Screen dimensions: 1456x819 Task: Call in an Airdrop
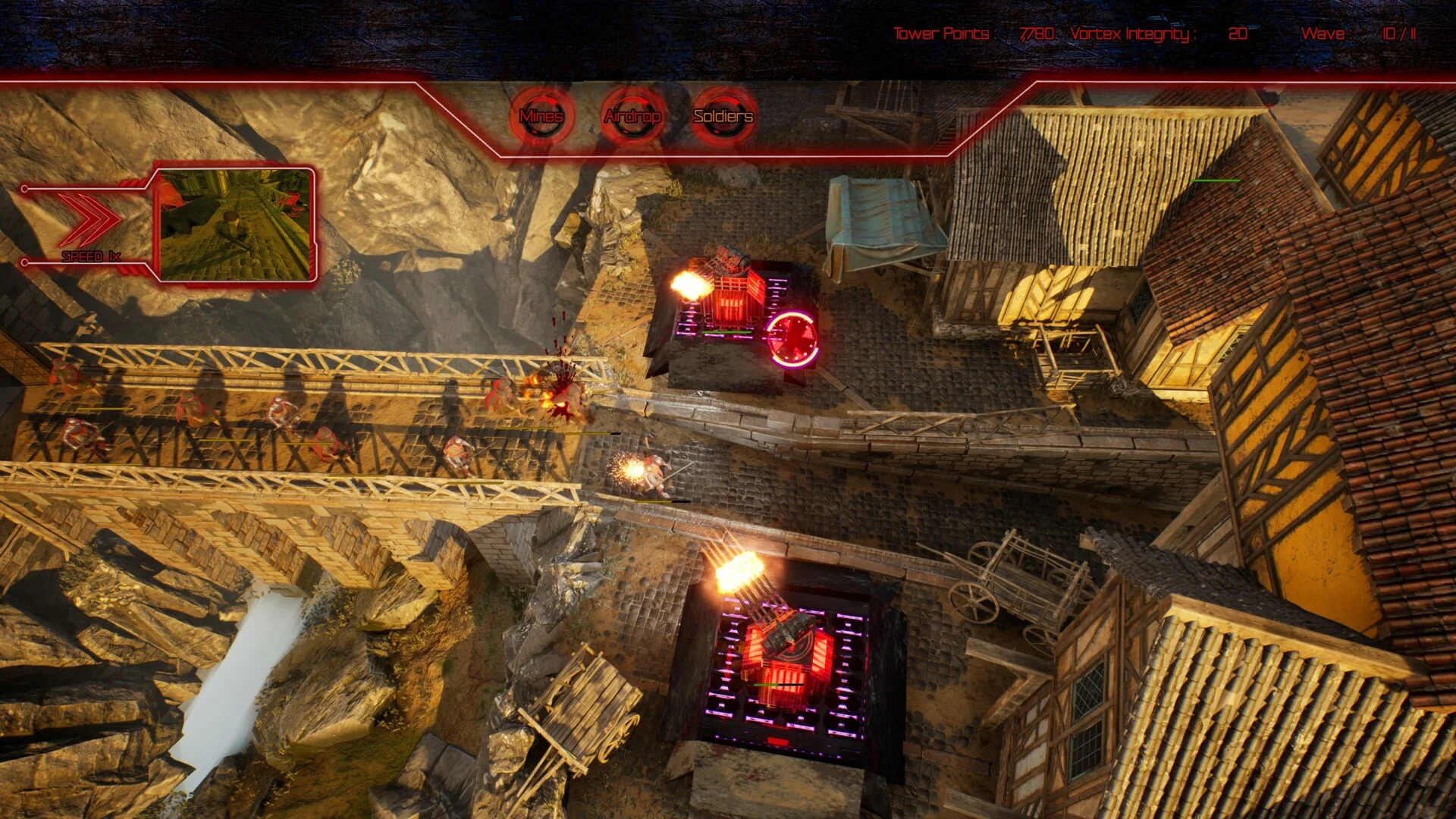(x=632, y=116)
